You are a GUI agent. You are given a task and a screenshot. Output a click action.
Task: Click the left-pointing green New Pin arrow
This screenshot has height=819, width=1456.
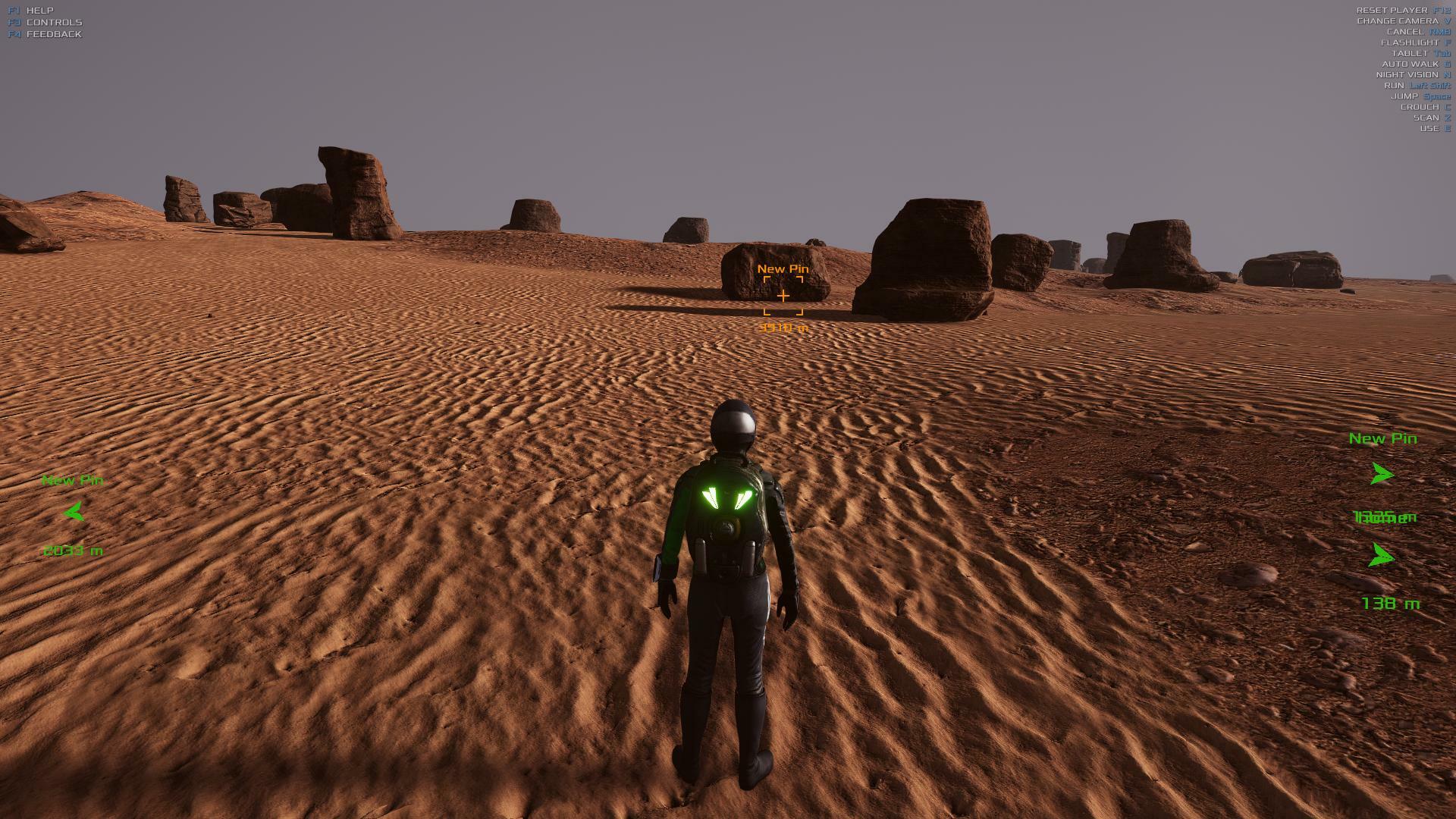point(74,513)
